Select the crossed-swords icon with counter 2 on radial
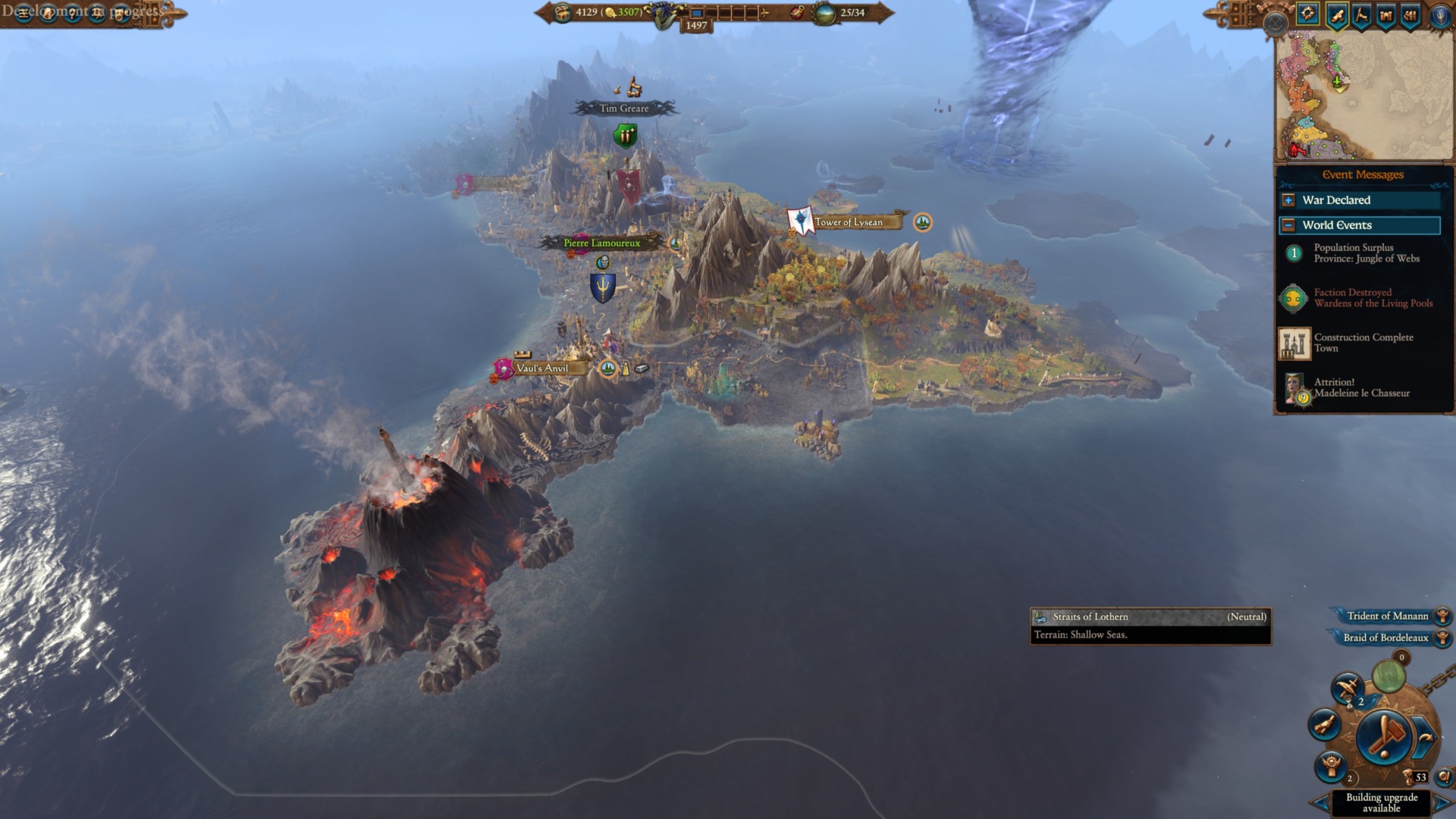This screenshot has width=1456, height=819. pyautogui.click(x=1348, y=688)
